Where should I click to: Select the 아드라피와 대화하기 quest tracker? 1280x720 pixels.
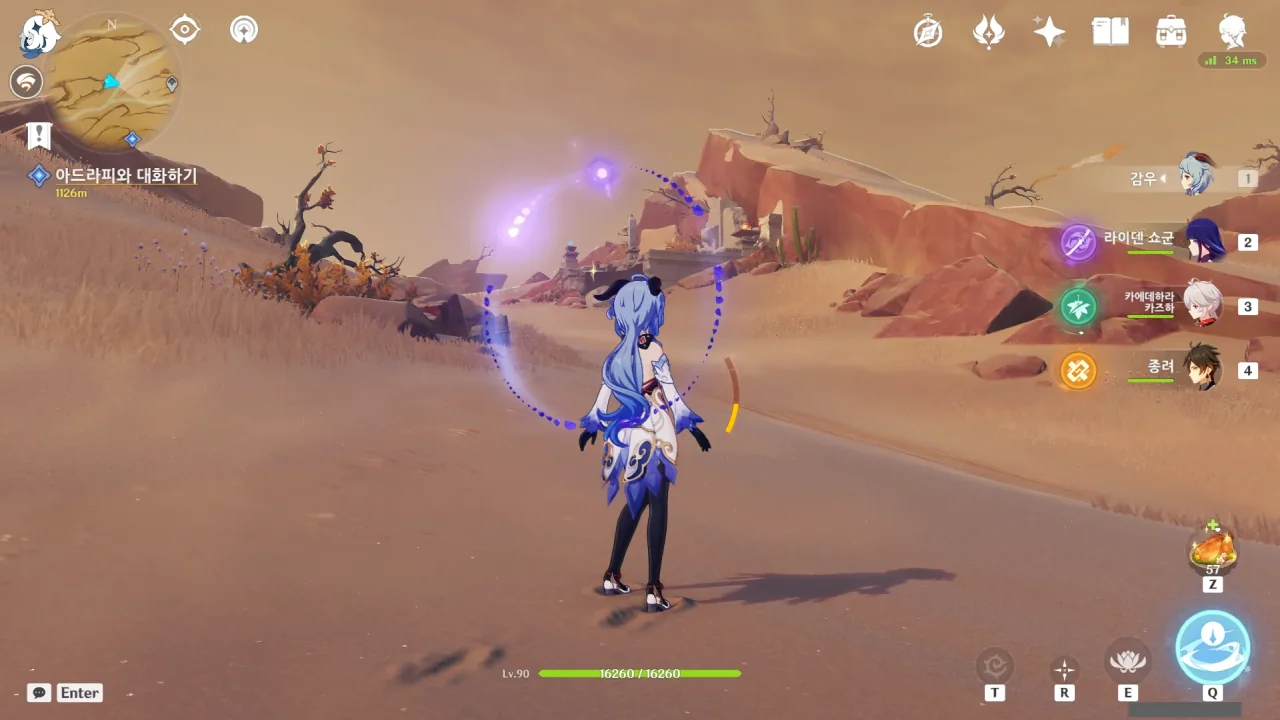pos(125,176)
